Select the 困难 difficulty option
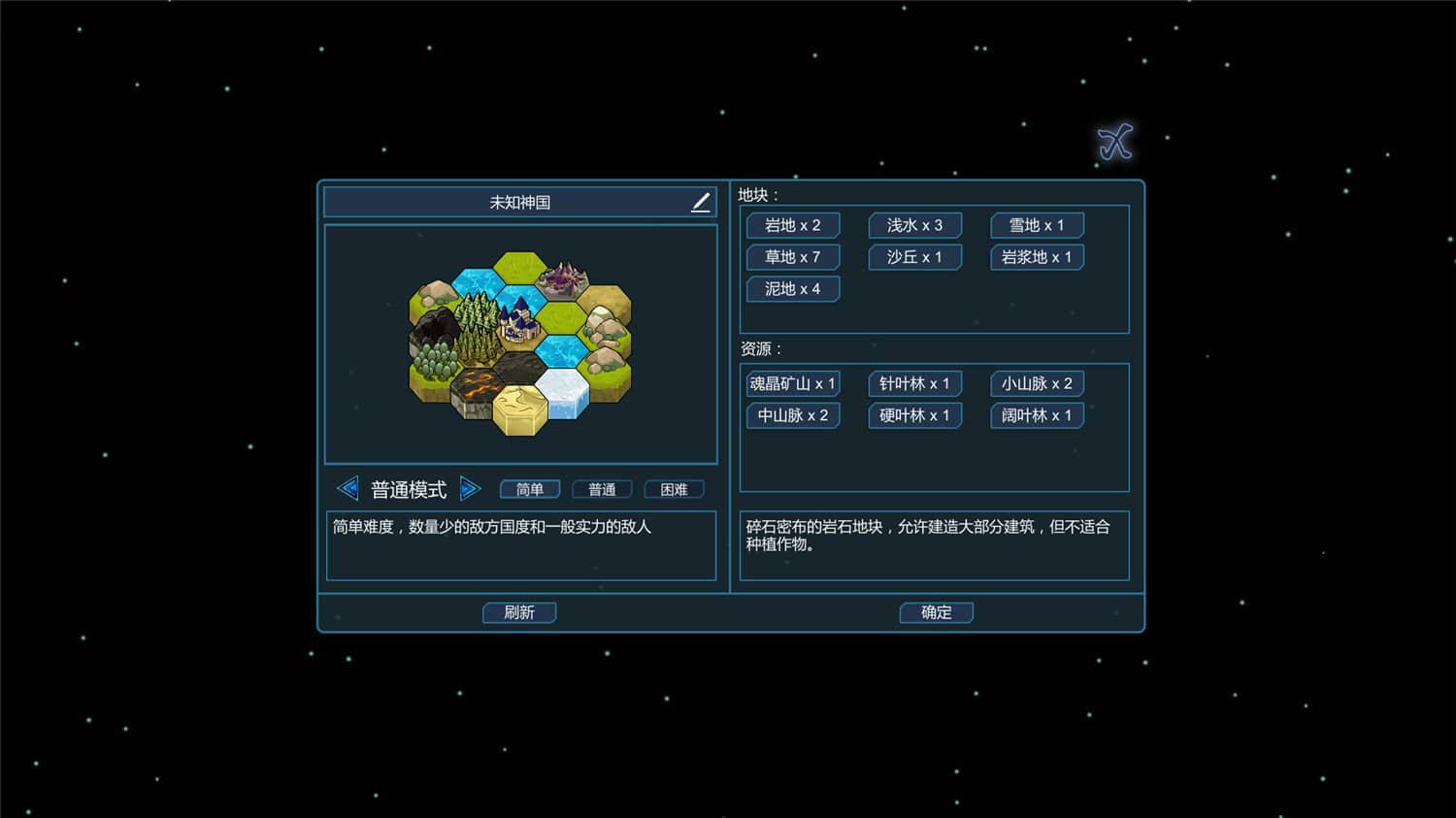This screenshot has width=1456, height=818. pyautogui.click(x=674, y=489)
